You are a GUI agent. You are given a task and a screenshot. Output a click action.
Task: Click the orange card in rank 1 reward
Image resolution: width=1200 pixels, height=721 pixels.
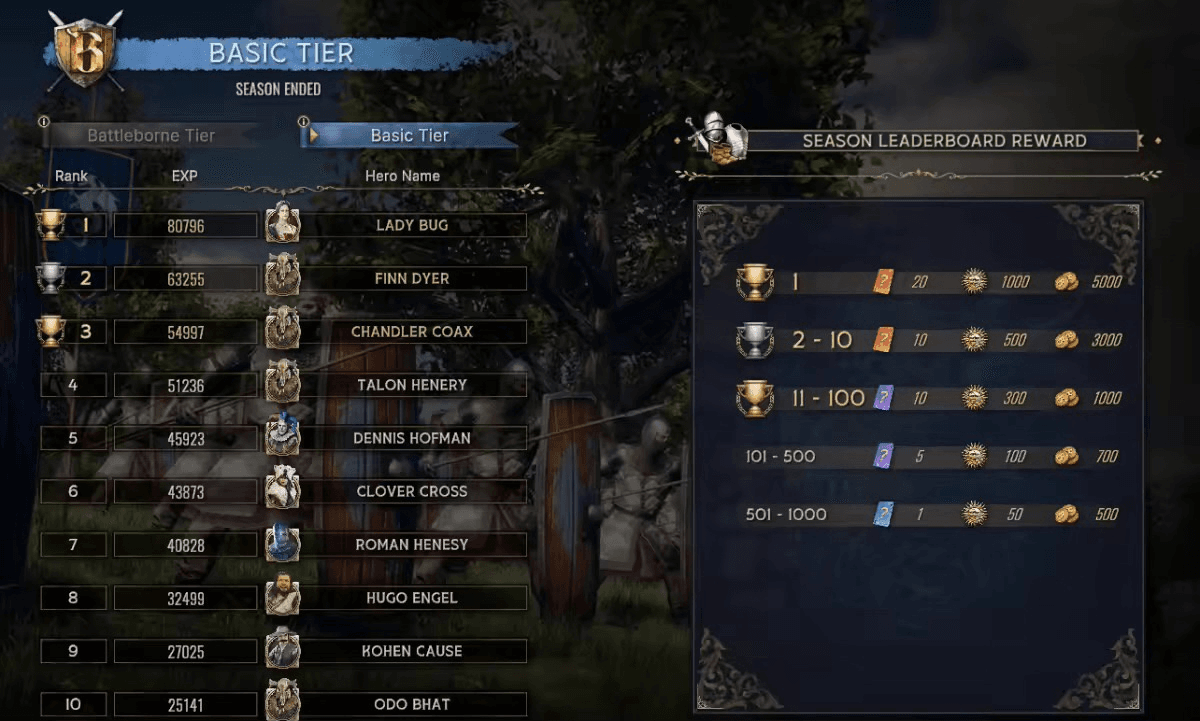coord(884,282)
